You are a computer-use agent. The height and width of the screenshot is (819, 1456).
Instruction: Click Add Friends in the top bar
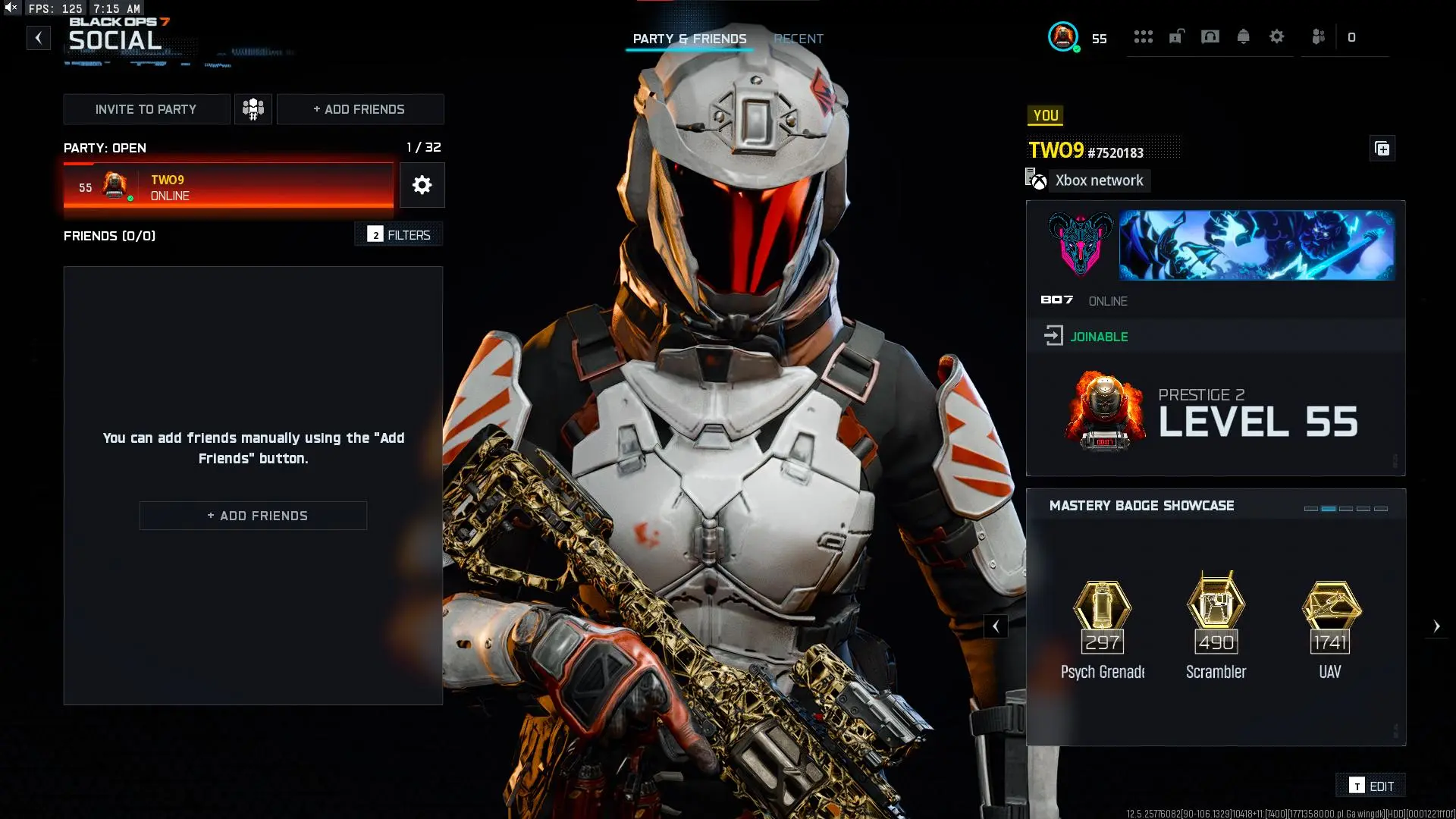pos(359,109)
